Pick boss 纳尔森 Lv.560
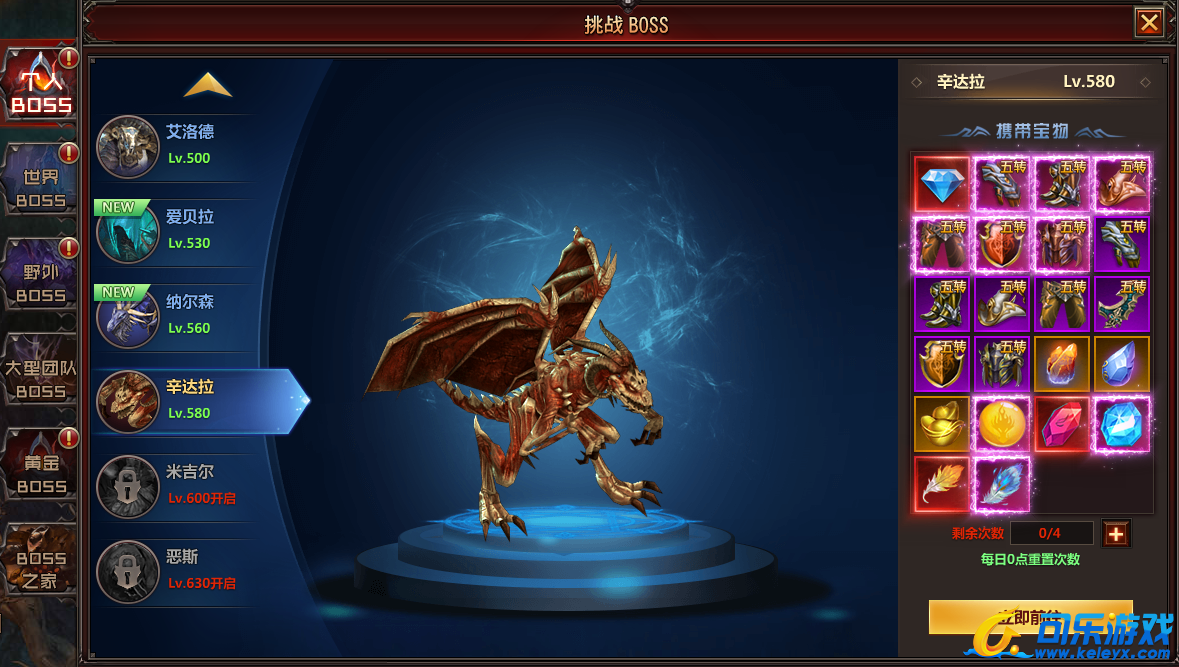The image size is (1179, 667). click(175, 316)
